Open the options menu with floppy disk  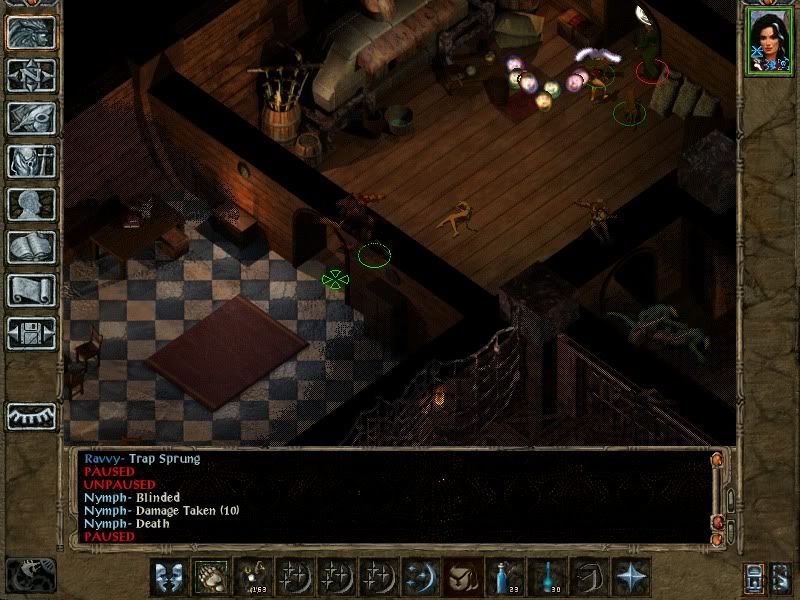click(31, 333)
